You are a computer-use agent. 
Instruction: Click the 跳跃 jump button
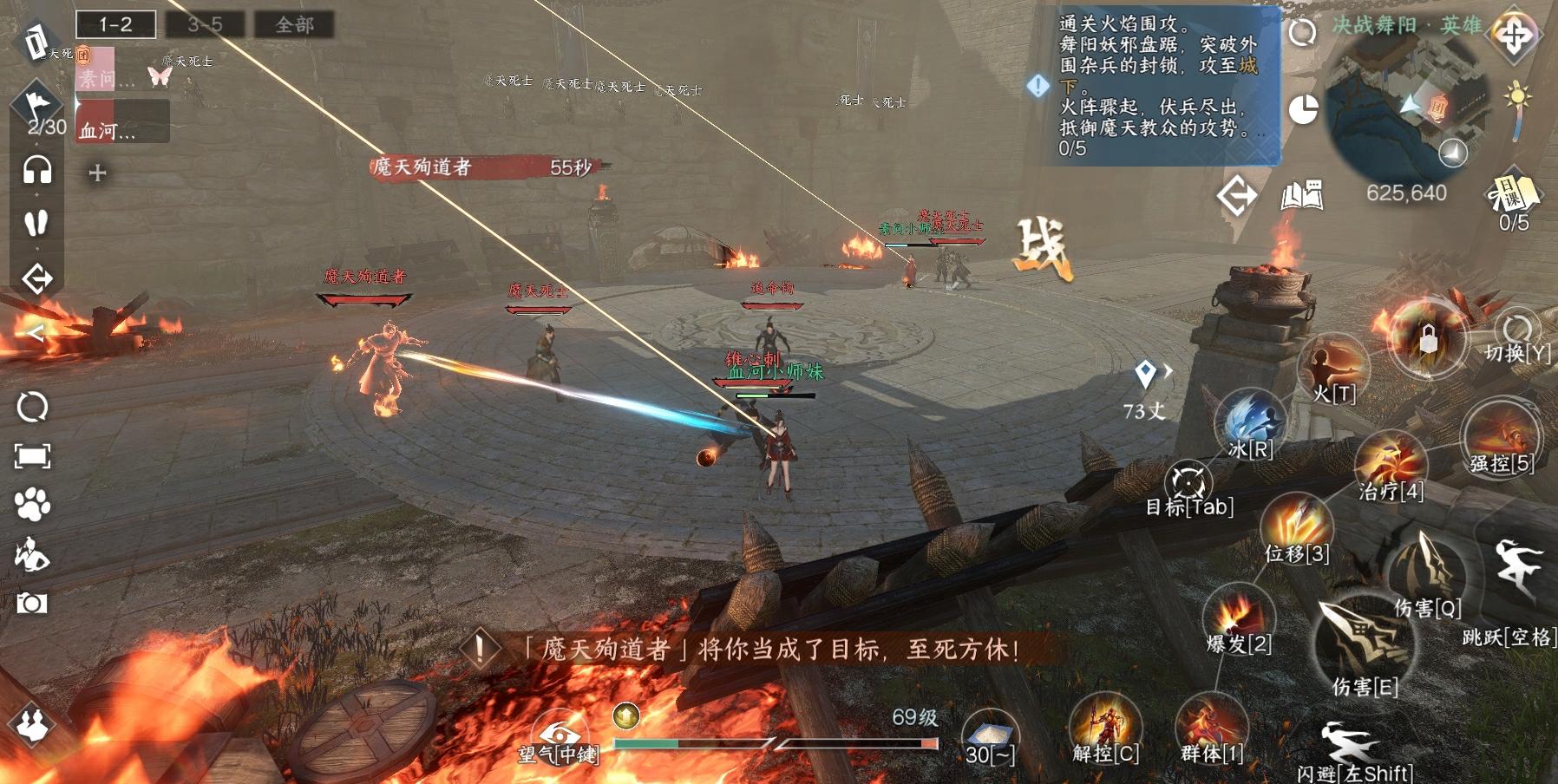1518,571
